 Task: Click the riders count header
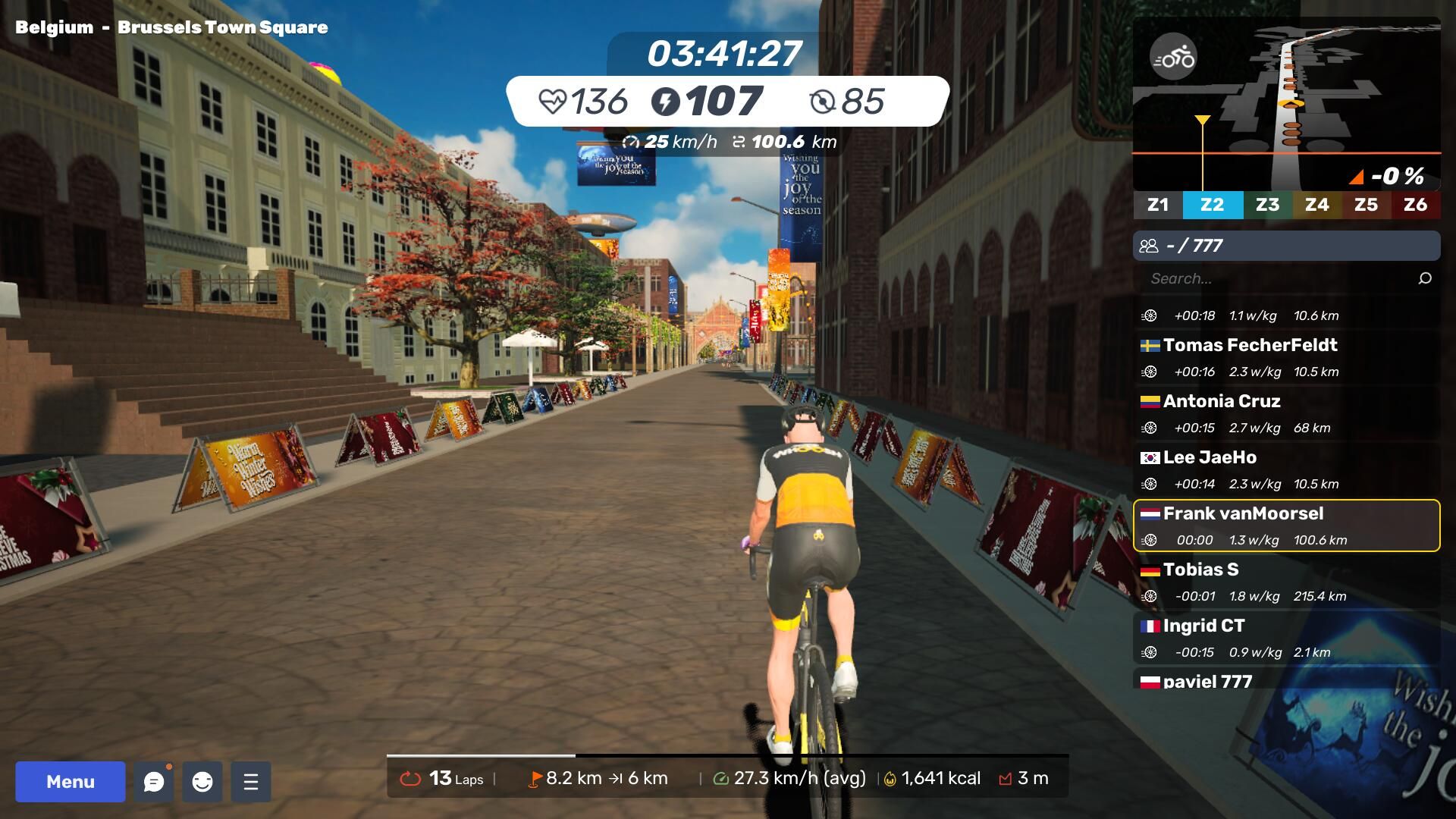point(1286,246)
